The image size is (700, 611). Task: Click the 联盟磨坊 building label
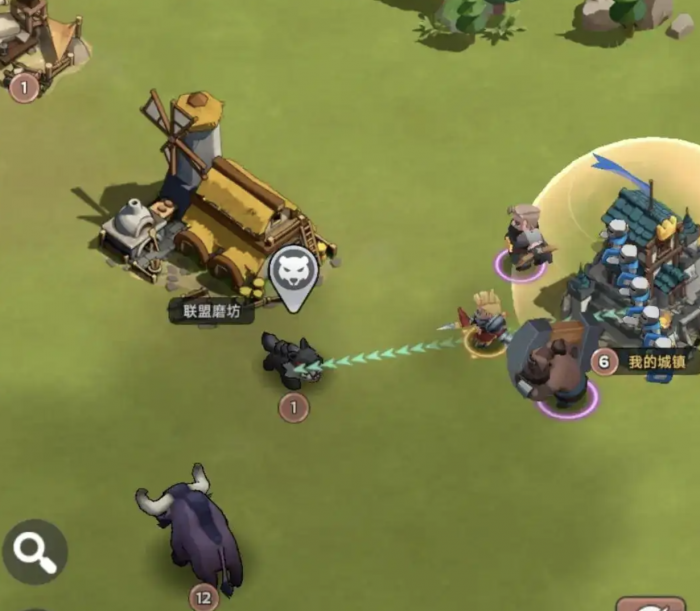coord(205,312)
